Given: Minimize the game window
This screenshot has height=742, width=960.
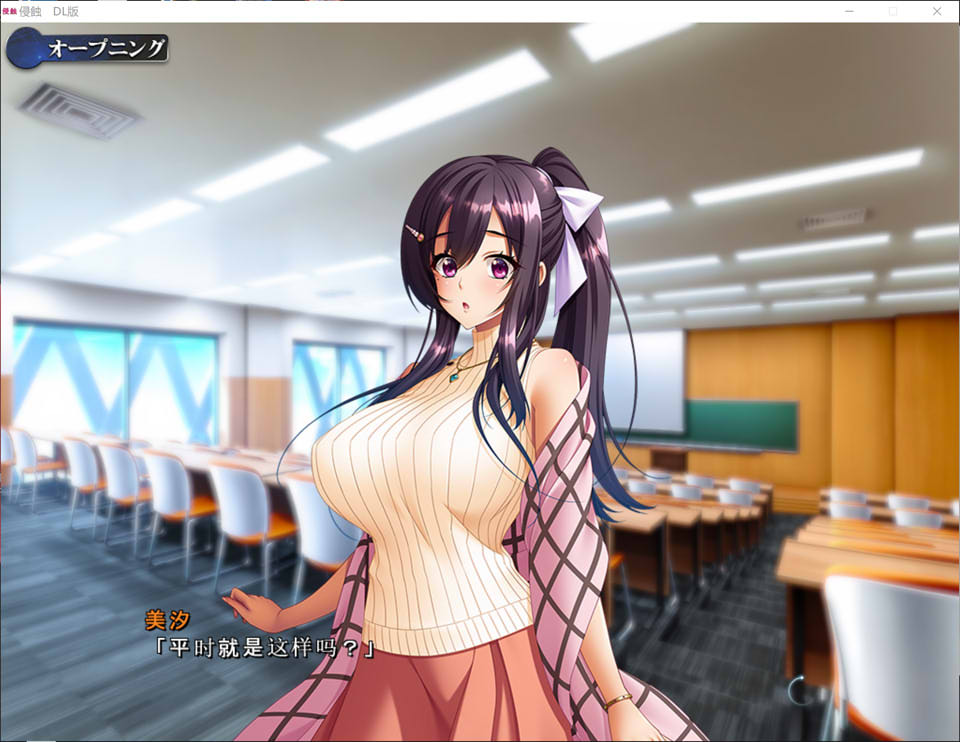Looking at the screenshot, I should (848, 11).
